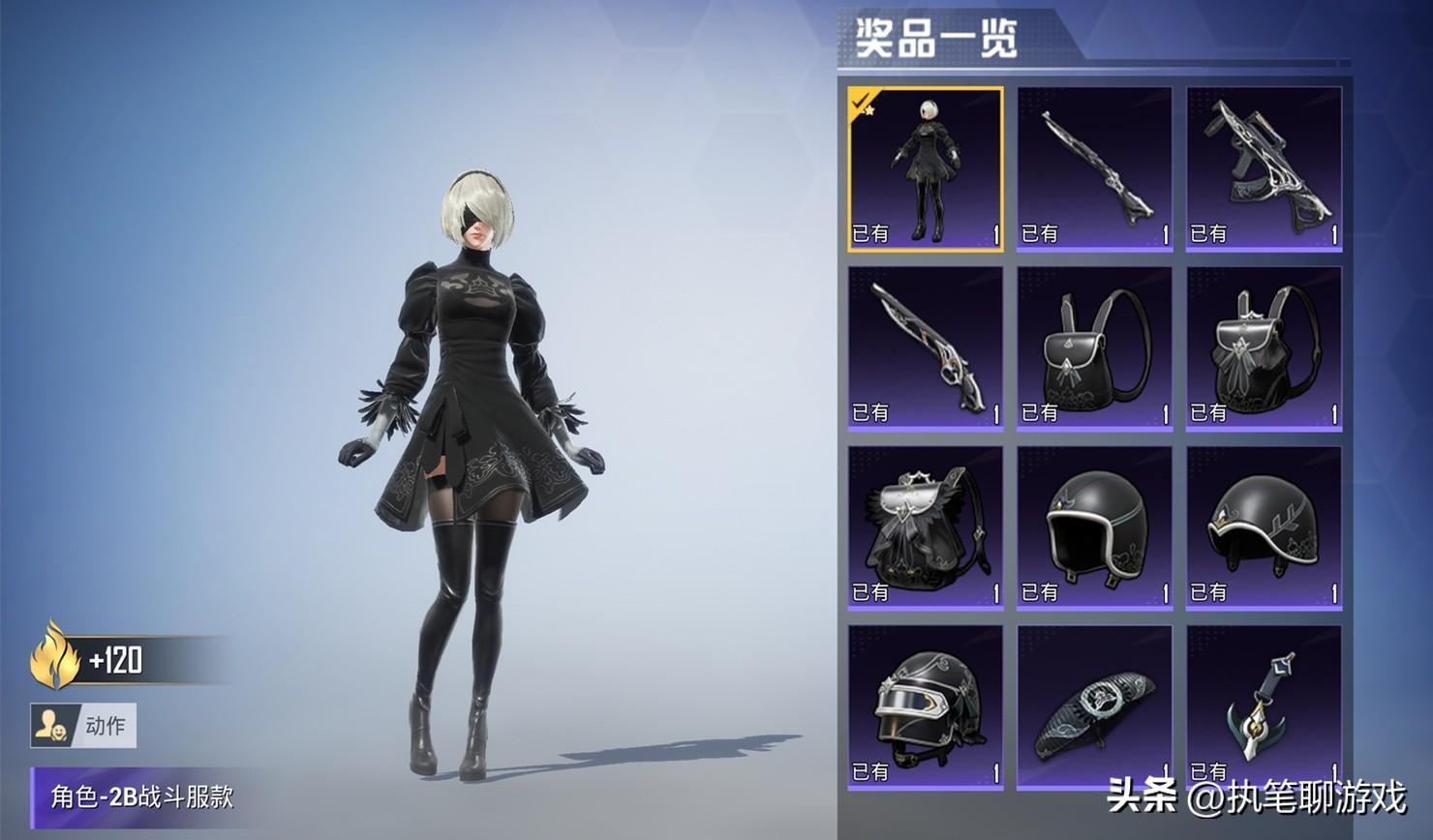Choose the black backpack with ribbon bow
This screenshot has width=1433, height=840.
pos(1264,348)
